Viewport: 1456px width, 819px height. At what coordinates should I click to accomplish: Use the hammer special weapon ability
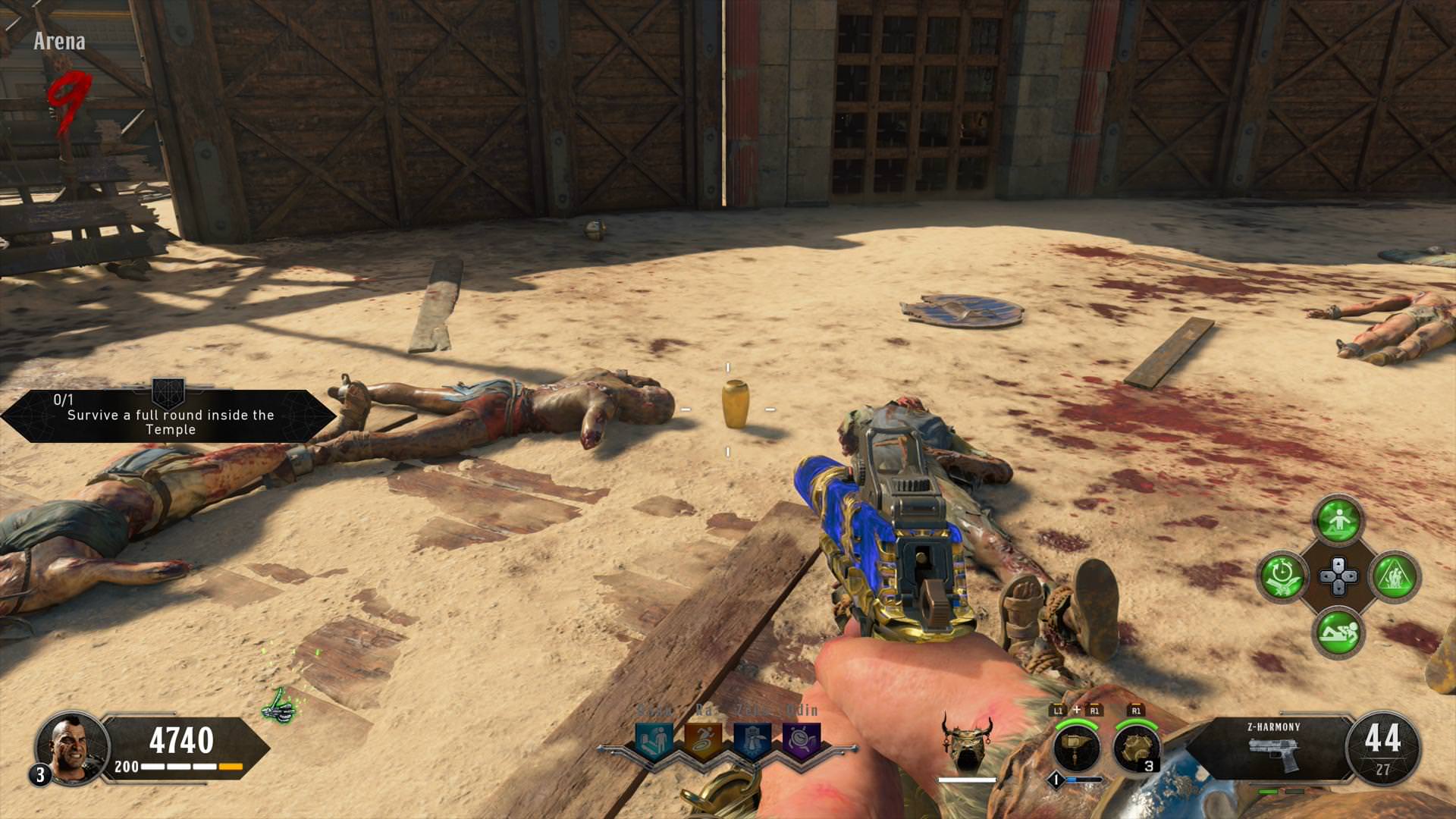coord(1077,747)
